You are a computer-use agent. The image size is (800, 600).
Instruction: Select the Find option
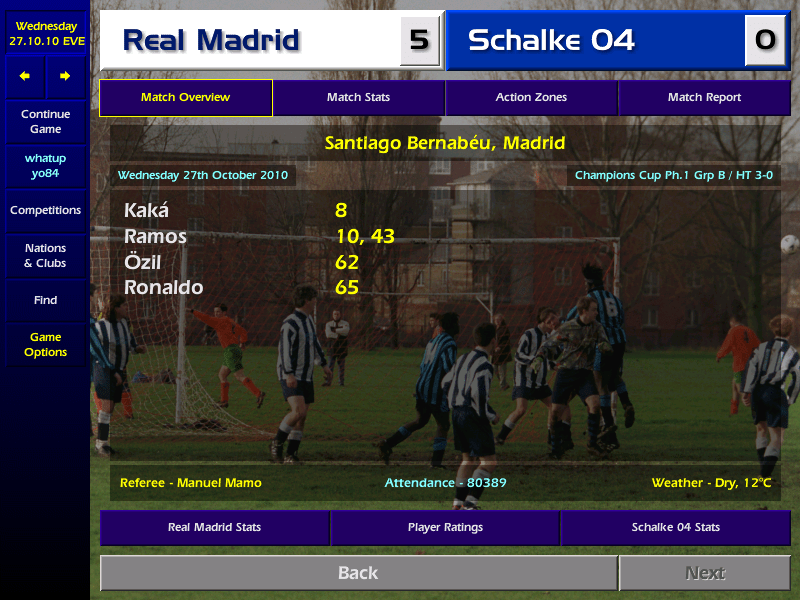tap(45, 300)
